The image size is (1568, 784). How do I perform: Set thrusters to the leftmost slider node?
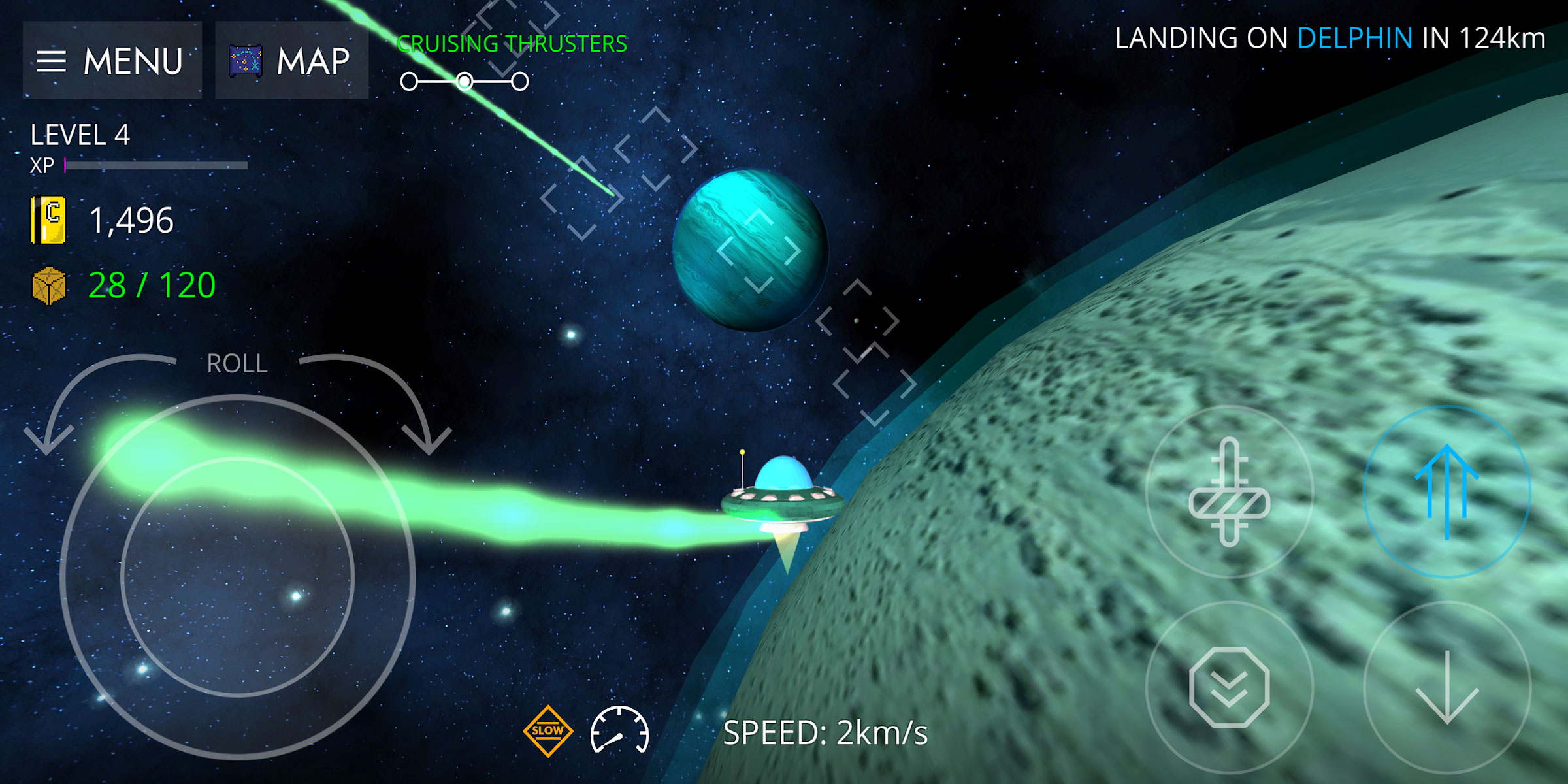point(409,82)
